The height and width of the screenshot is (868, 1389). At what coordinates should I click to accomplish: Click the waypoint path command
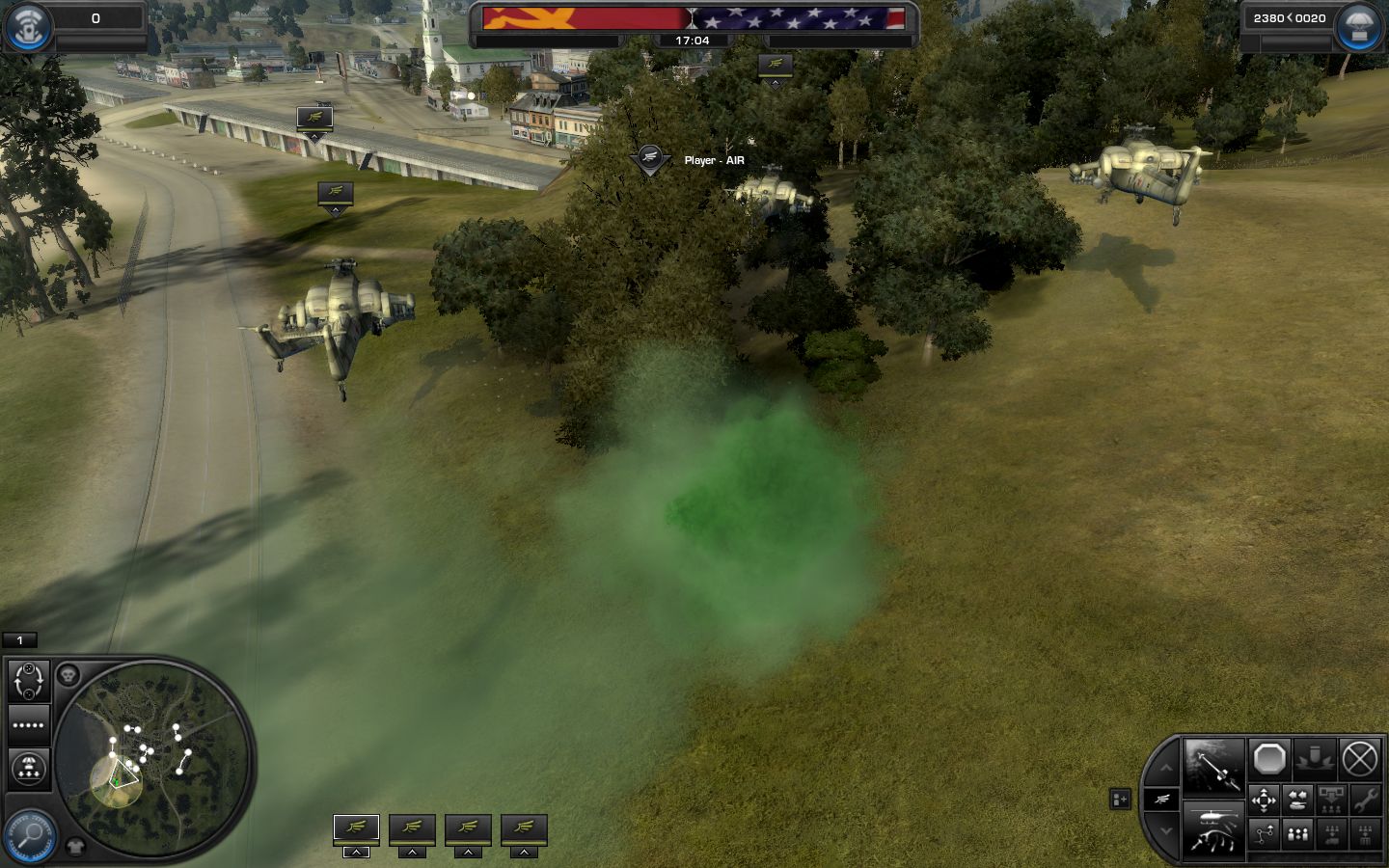click(x=1264, y=834)
